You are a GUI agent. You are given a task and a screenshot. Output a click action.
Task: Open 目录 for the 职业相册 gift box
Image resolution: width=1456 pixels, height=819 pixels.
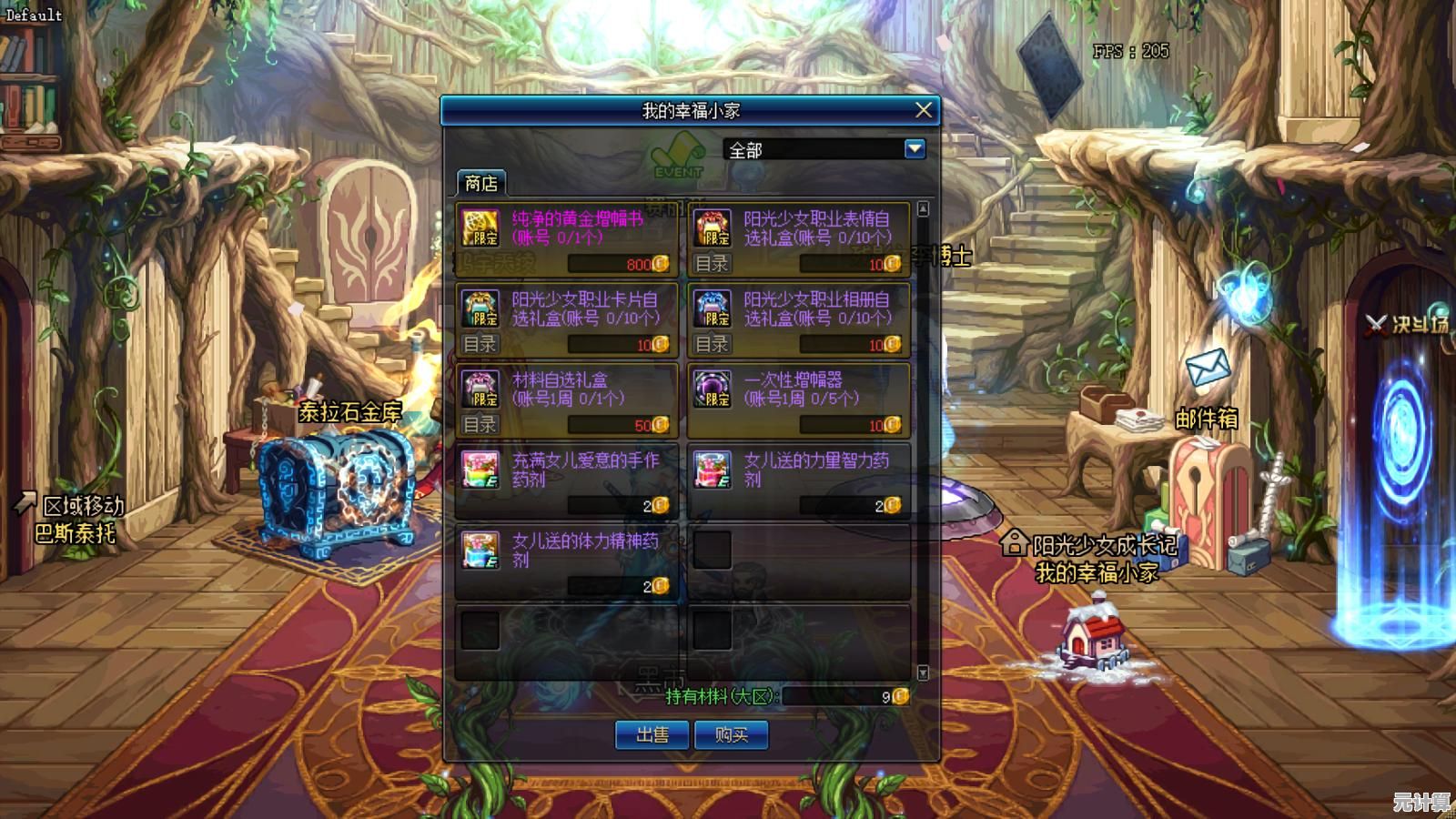712,344
